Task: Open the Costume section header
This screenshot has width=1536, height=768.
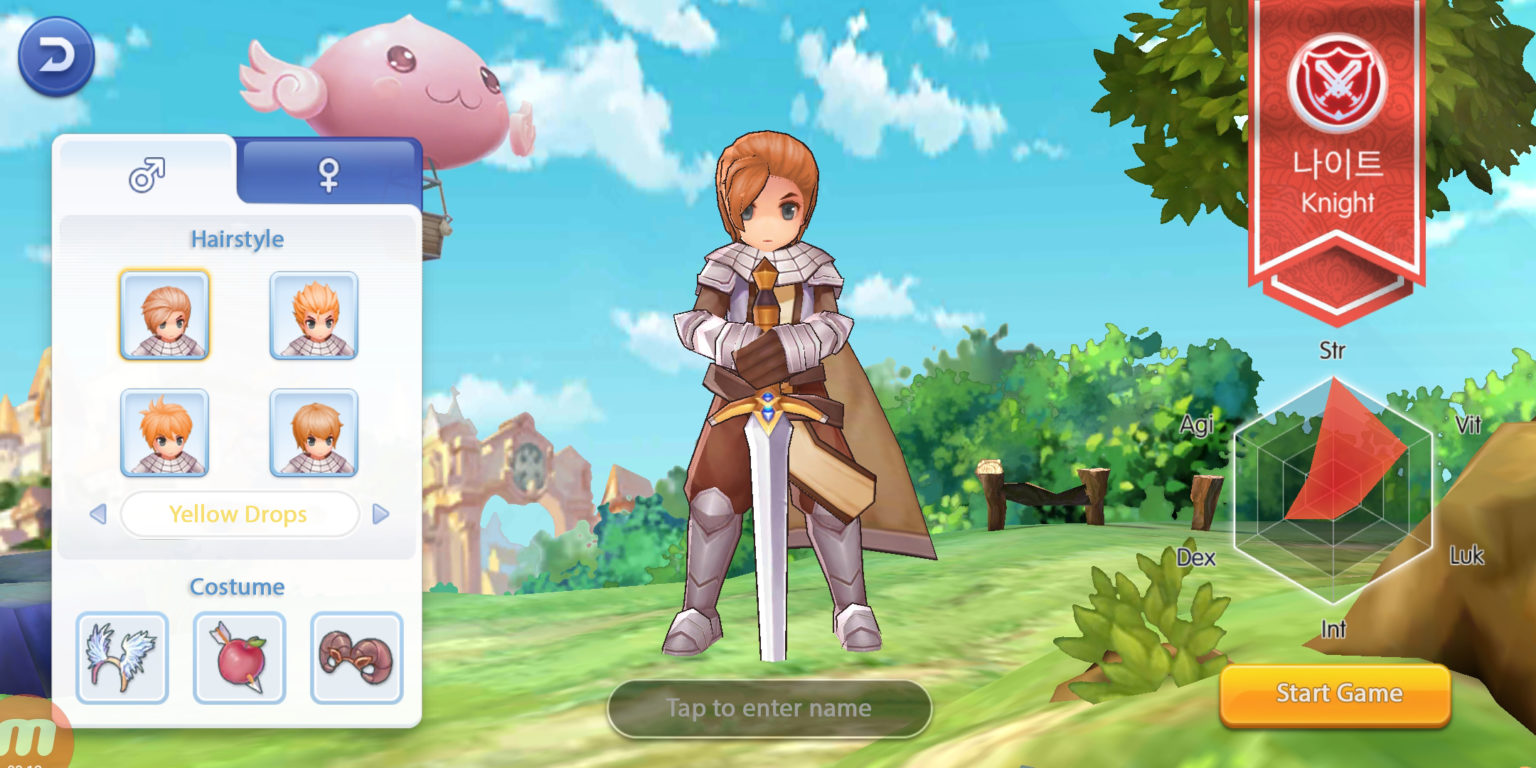Action: 237,587
